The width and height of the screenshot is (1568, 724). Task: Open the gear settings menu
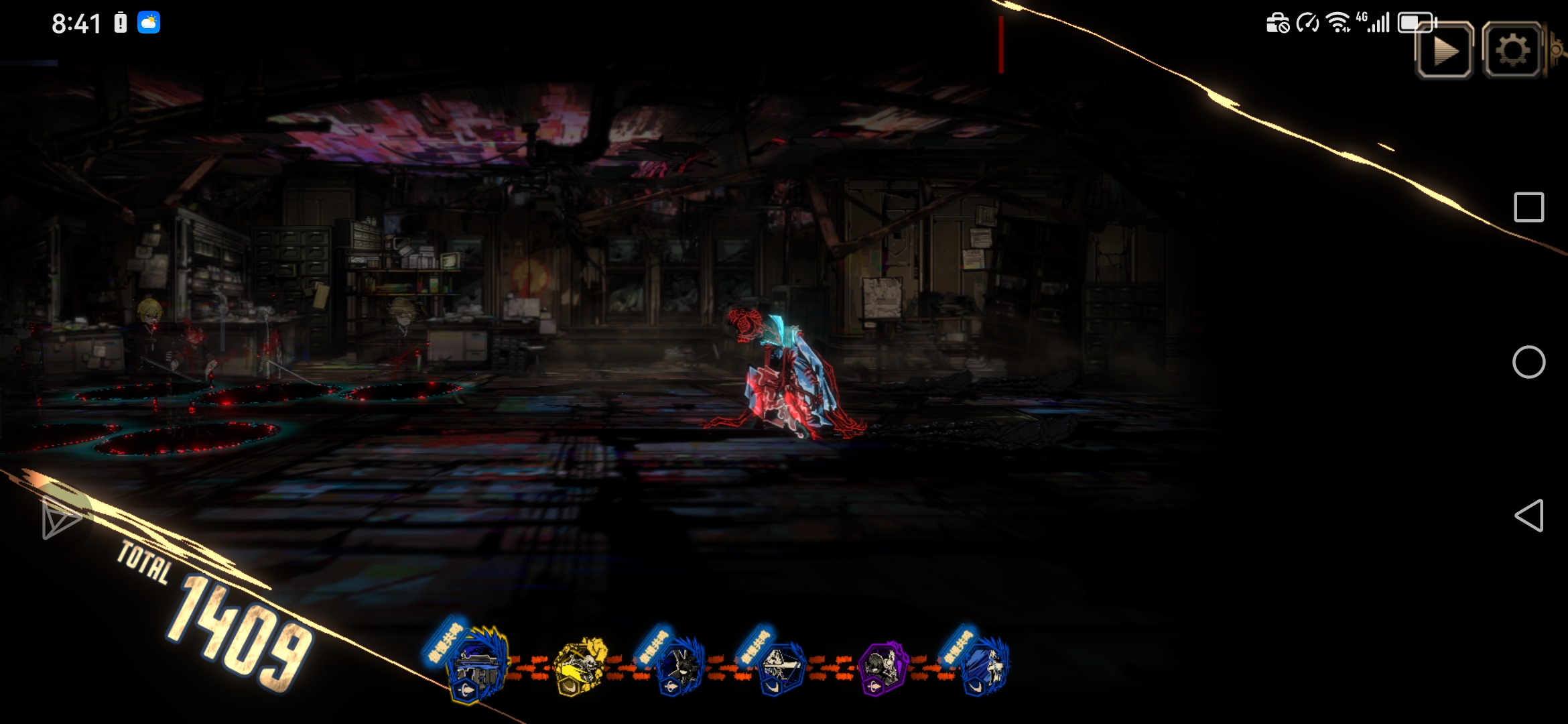click(x=1512, y=51)
